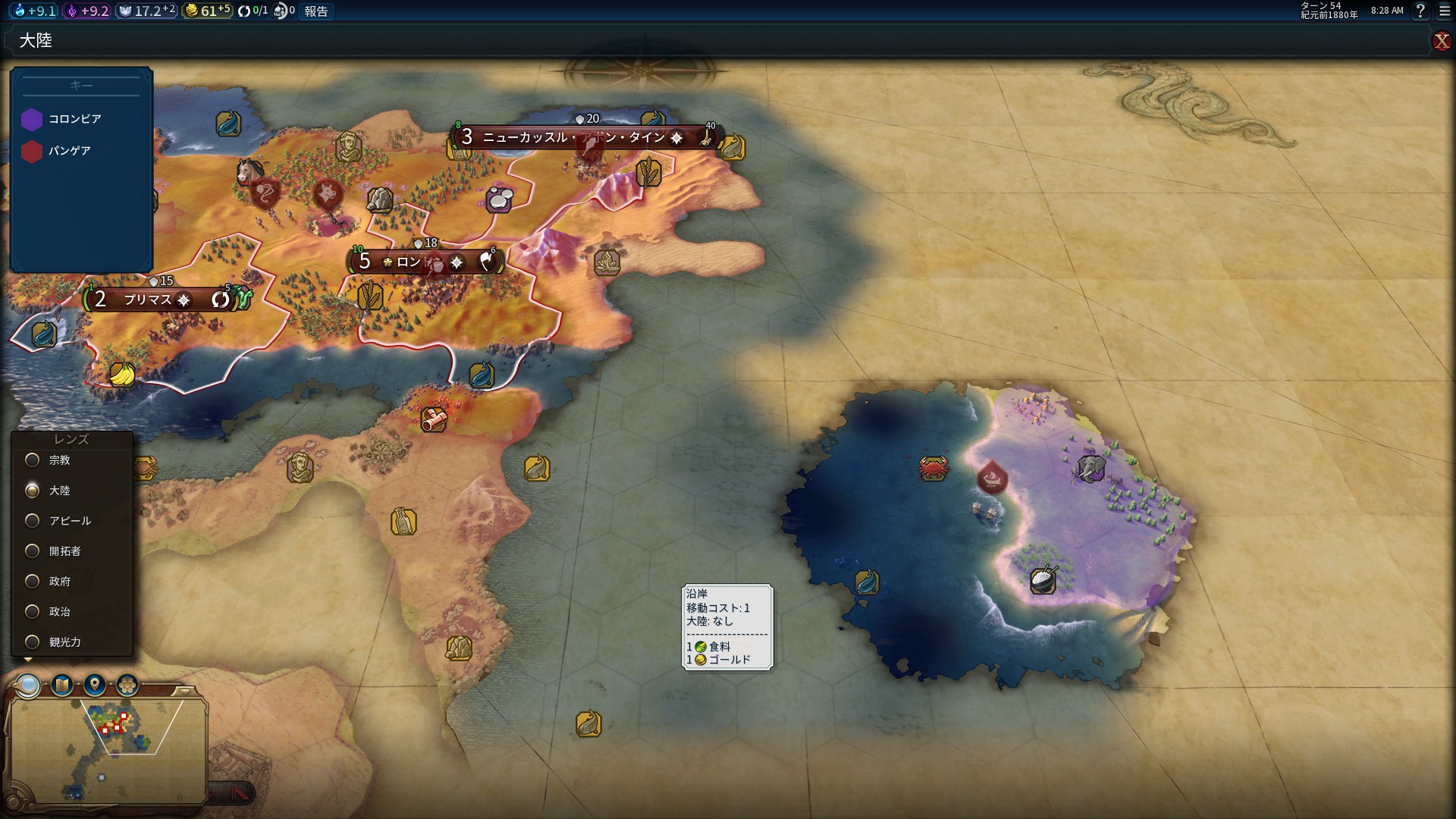Activate the 政府 lens

coord(33,582)
